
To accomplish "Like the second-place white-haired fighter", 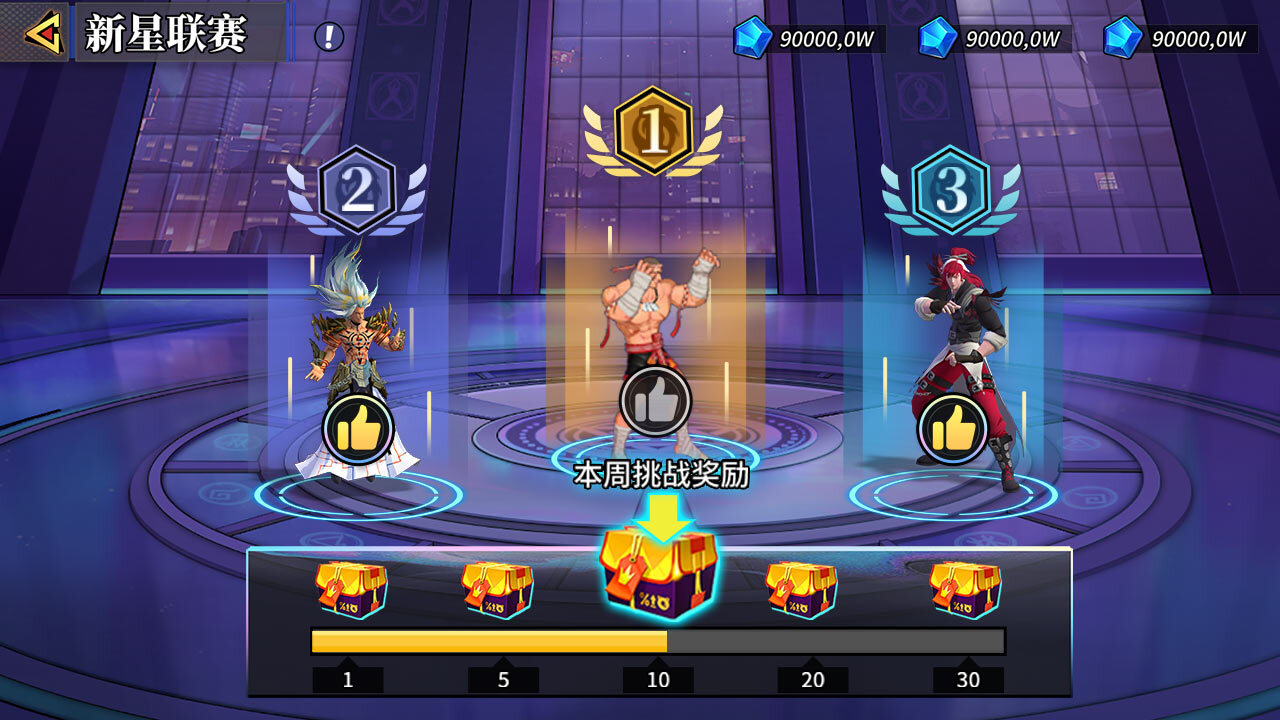I will [x=357, y=431].
